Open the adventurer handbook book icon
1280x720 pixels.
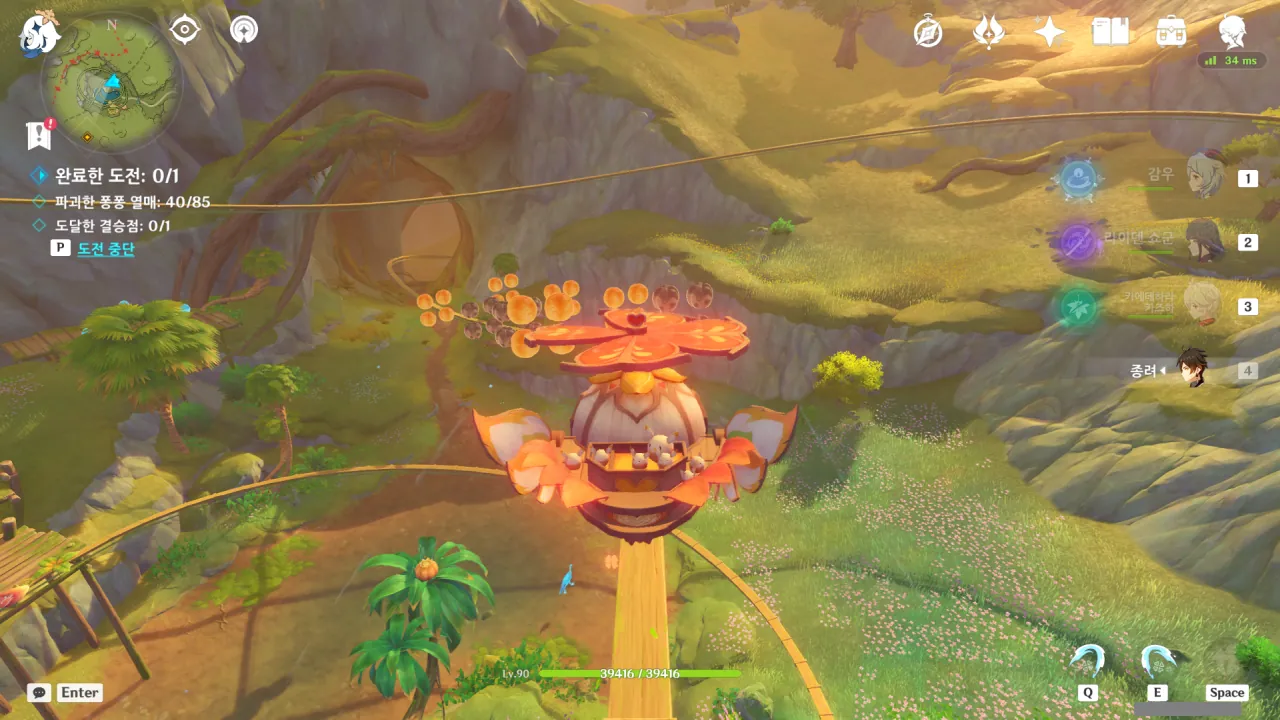click(1110, 32)
